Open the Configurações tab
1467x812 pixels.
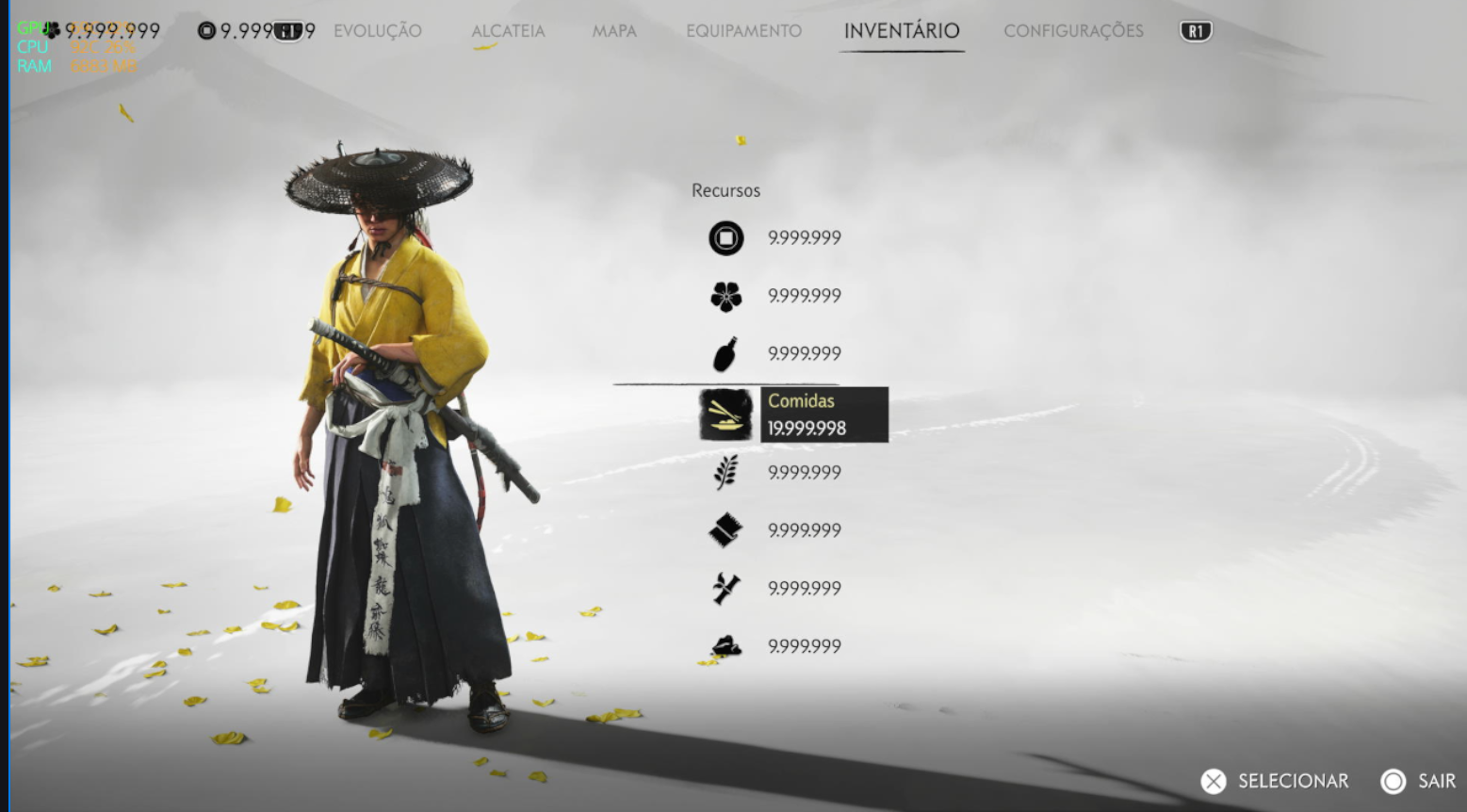(1073, 31)
